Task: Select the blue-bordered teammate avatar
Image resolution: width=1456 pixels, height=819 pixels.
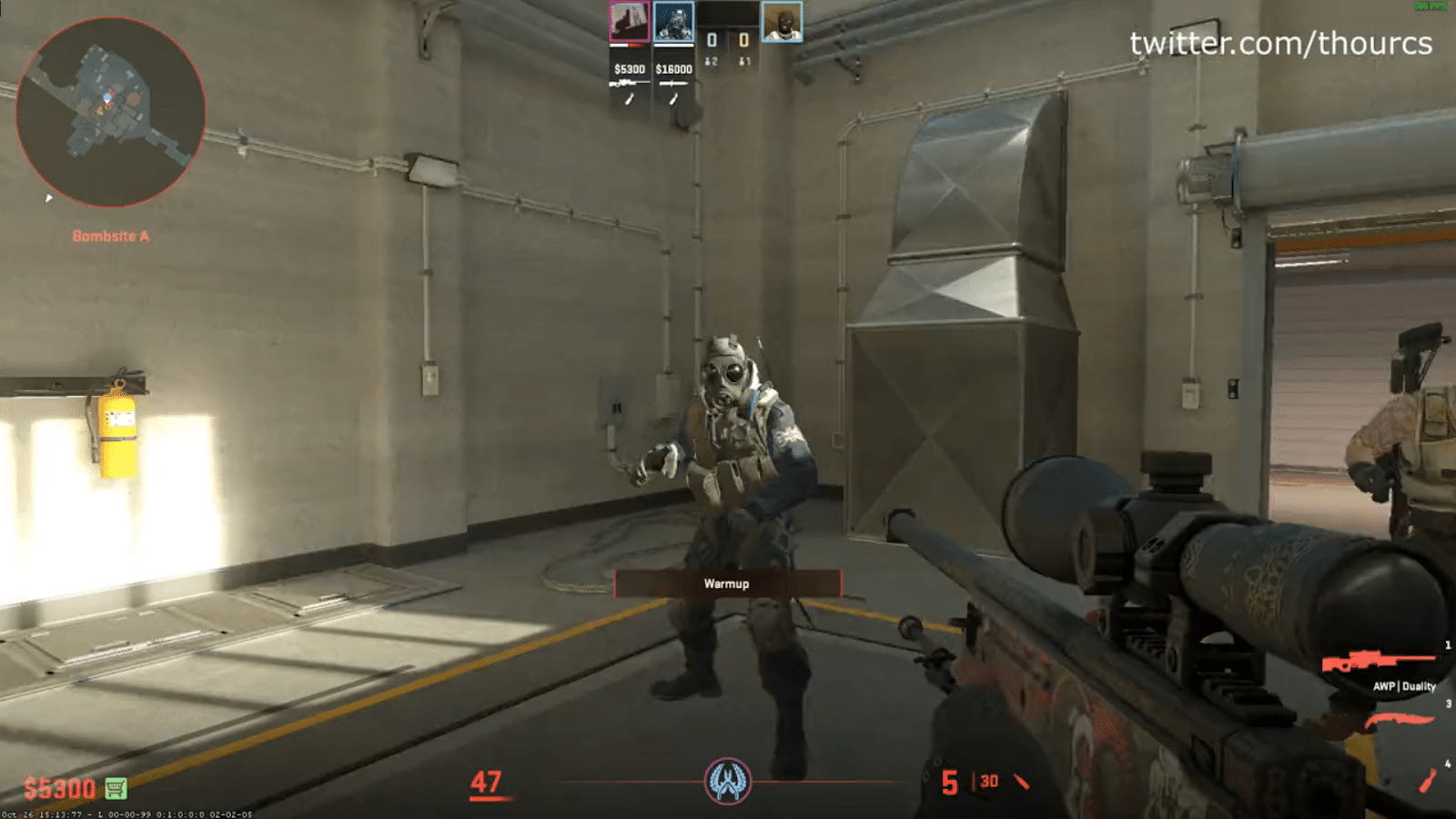Action: [673, 20]
